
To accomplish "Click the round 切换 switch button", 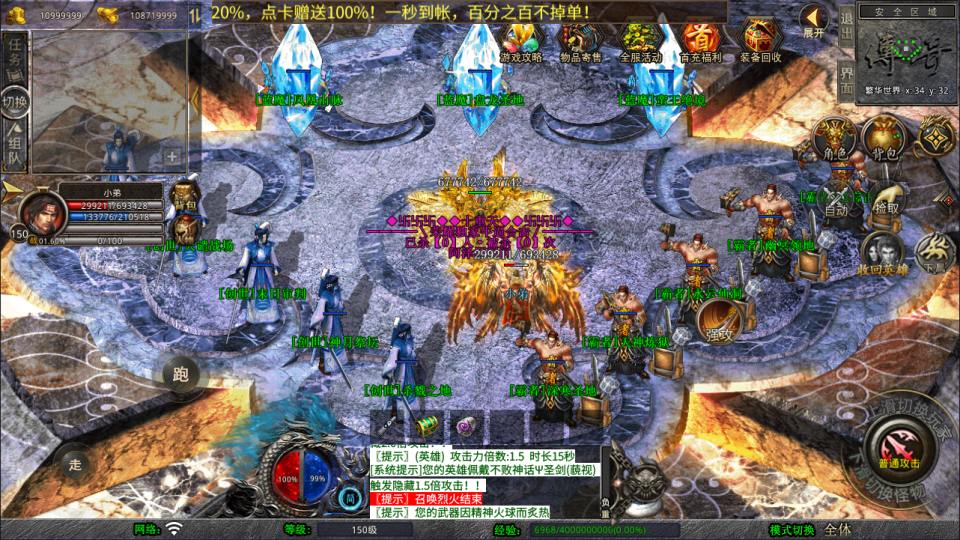I will click(x=15, y=101).
